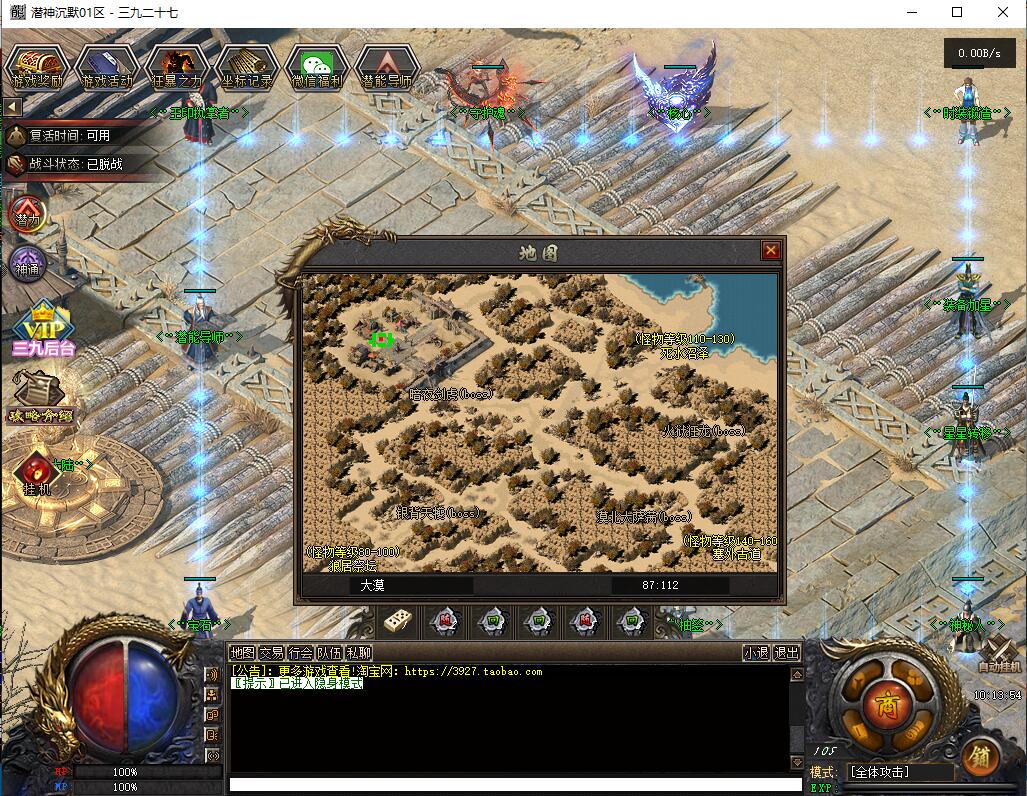The width and height of the screenshot is (1027, 796).
Task: Open the 微信福利 WeChat icon
Action: pos(317,67)
